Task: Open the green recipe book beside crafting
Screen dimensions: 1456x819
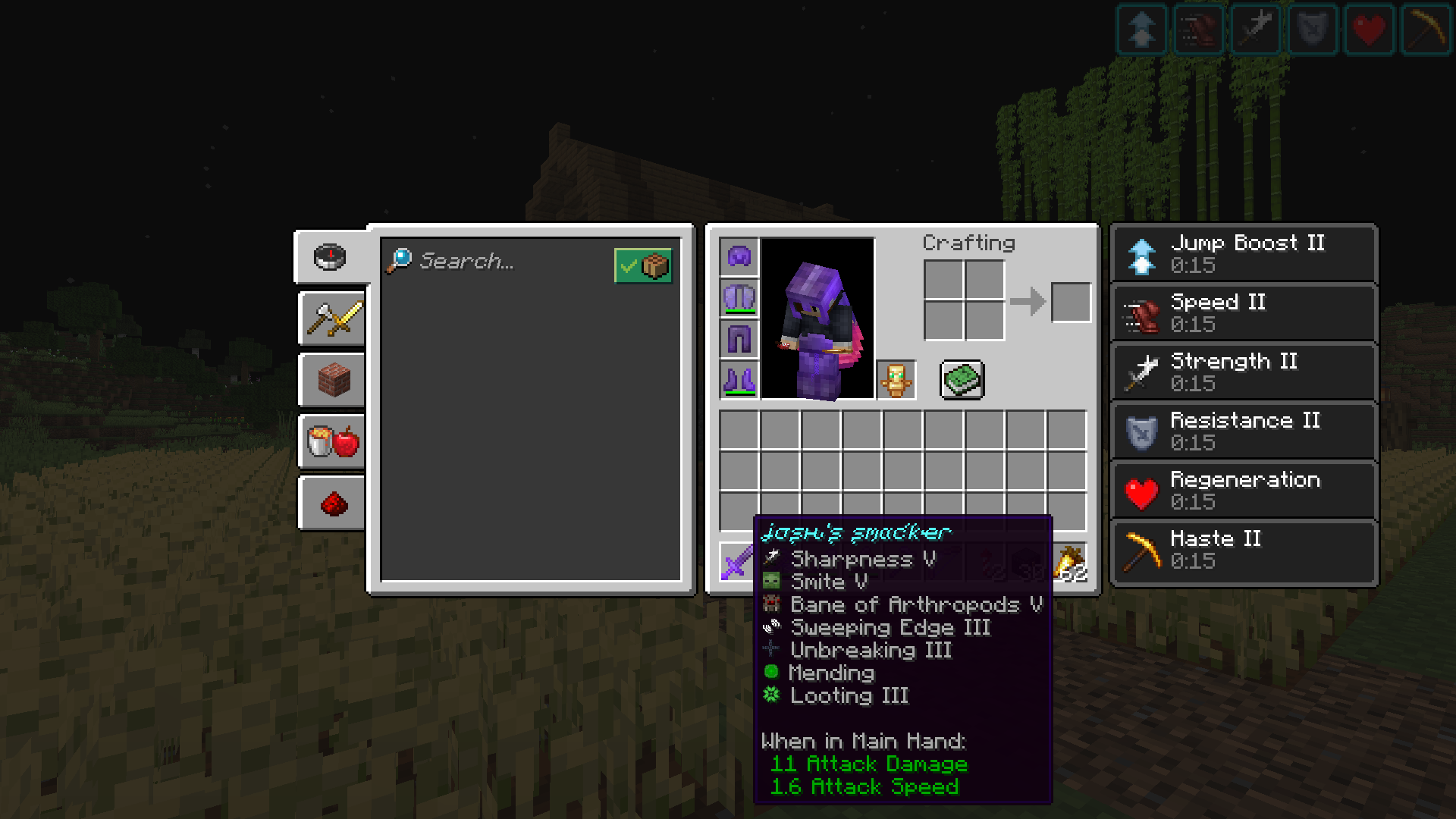Action: [962, 380]
